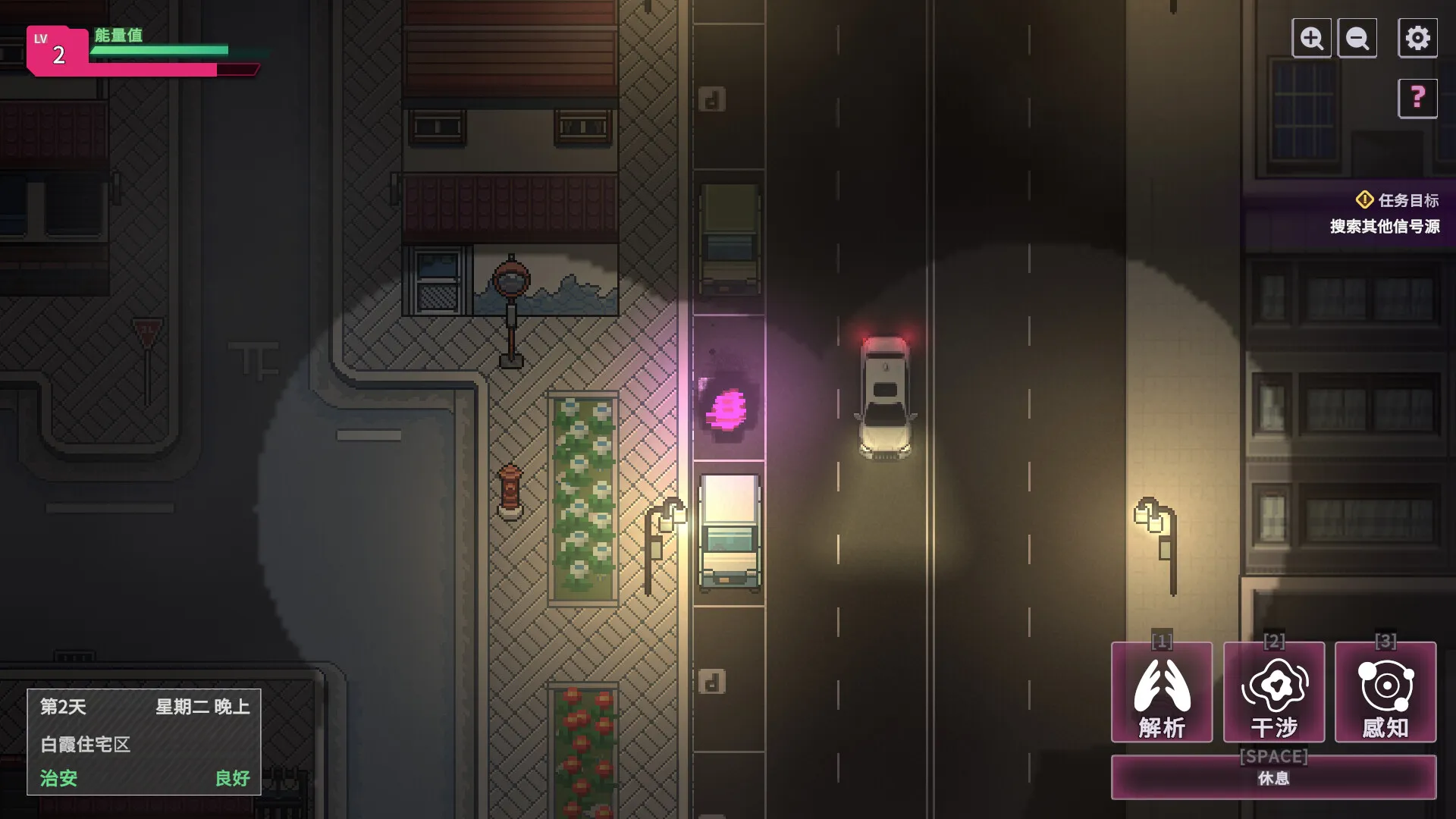Open the question mark help button
The height and width of the screenshot is (819, 1456).
pyautogui.click(x=1417, y=98)
